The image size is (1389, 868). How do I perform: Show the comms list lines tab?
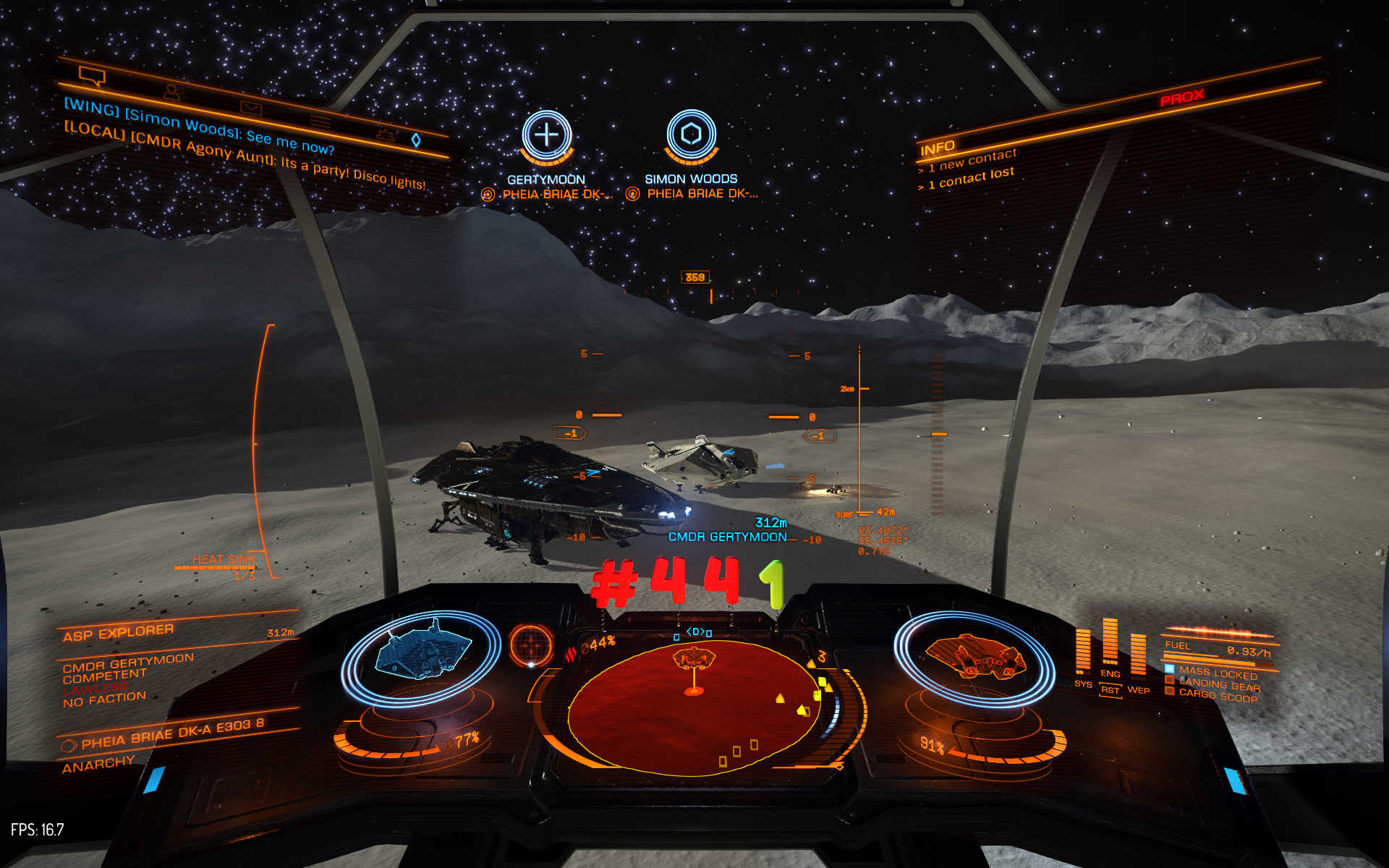click(x=320, y=121)
